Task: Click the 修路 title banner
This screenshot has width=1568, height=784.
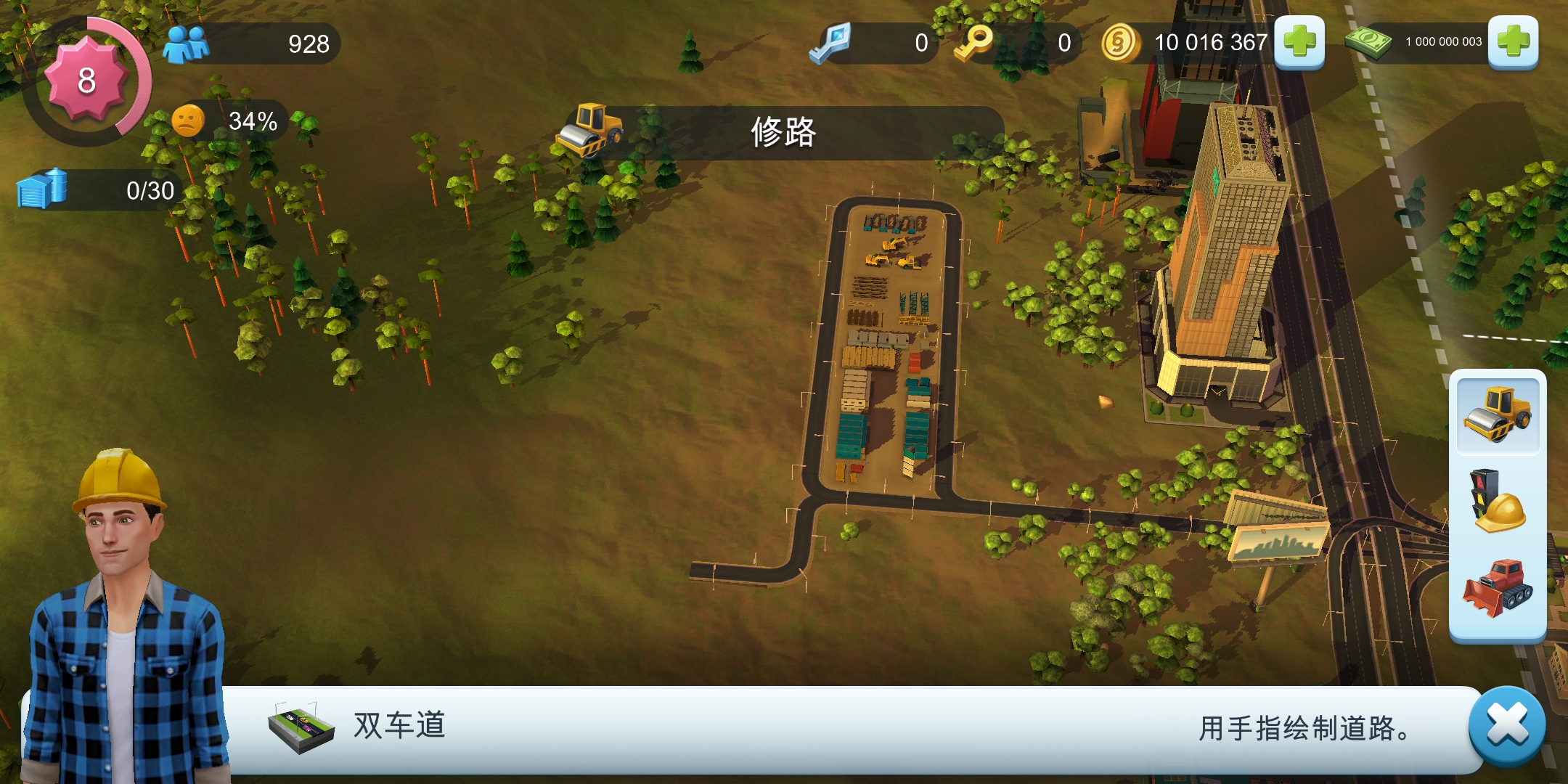Action: click(x=783, y=133)
